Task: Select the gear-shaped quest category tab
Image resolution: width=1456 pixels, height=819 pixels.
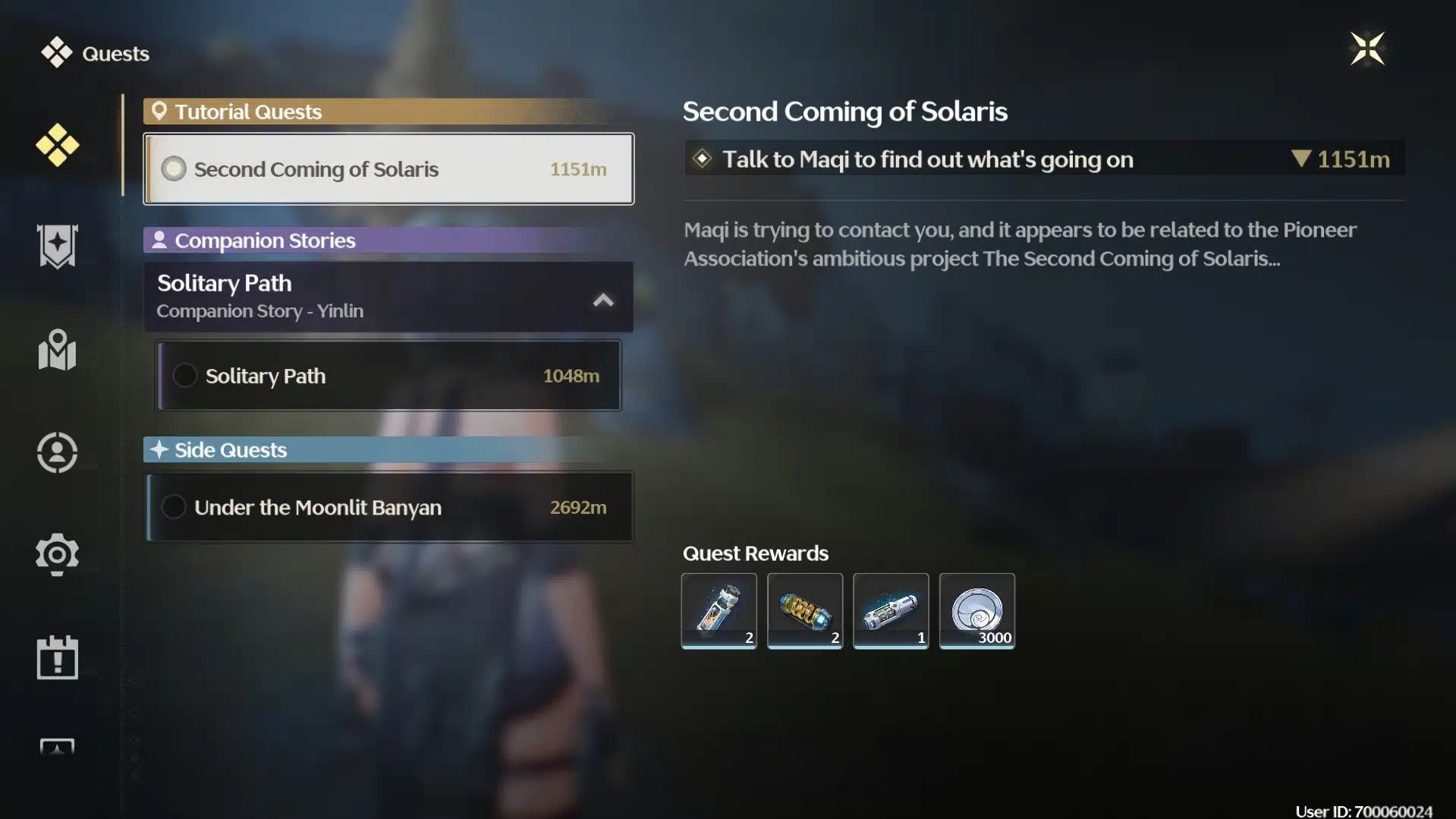Action: [57, 555]
